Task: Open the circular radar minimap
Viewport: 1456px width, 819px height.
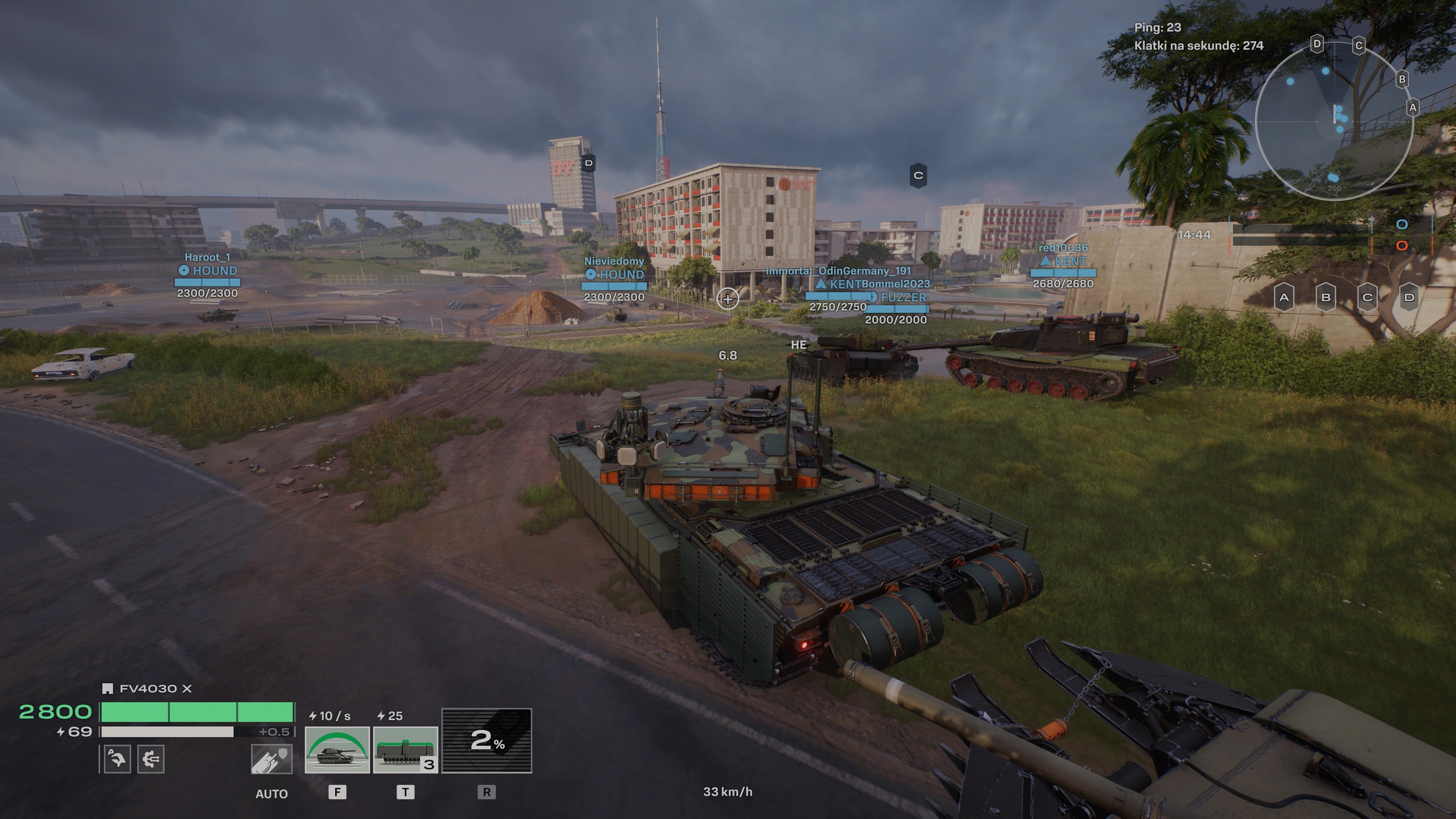Action: click(x=1334, y=121)
